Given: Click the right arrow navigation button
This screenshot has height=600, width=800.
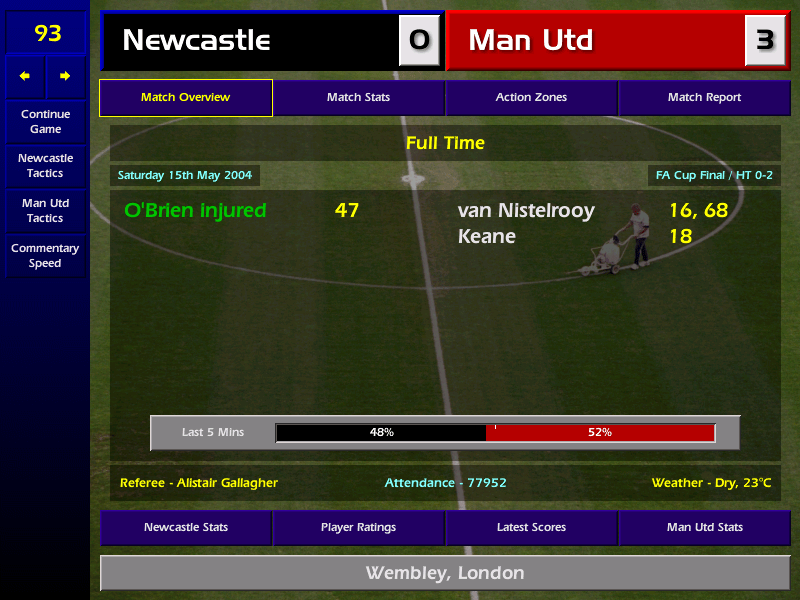Looking at the screenshot, I should 65,76.
